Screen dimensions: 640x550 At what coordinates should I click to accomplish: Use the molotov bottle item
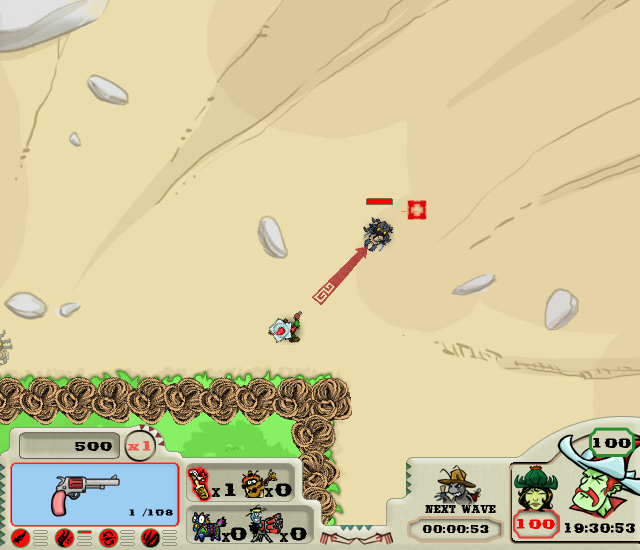tap(198, 484)
